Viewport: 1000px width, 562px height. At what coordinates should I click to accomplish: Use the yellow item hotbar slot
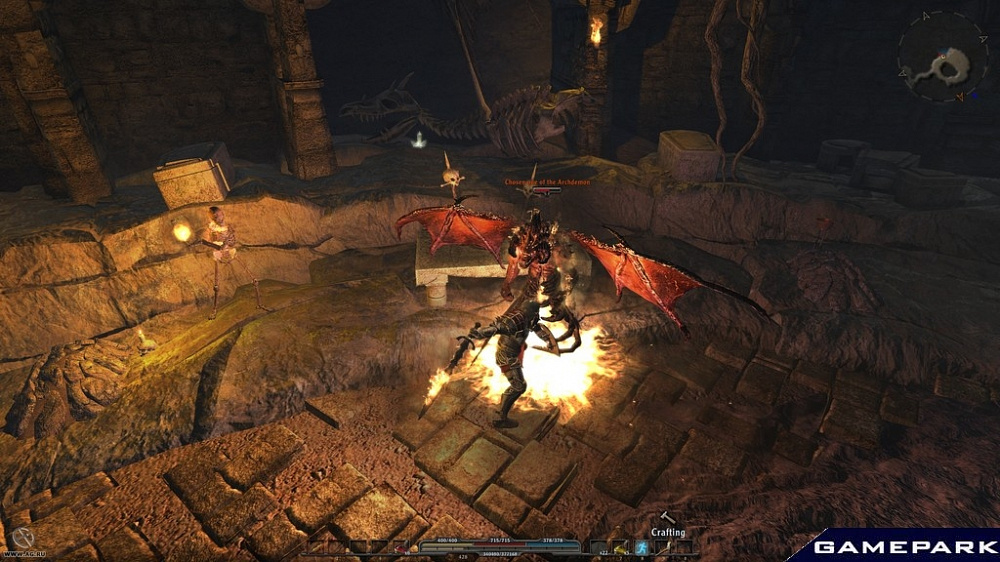[x=620, y=548]
